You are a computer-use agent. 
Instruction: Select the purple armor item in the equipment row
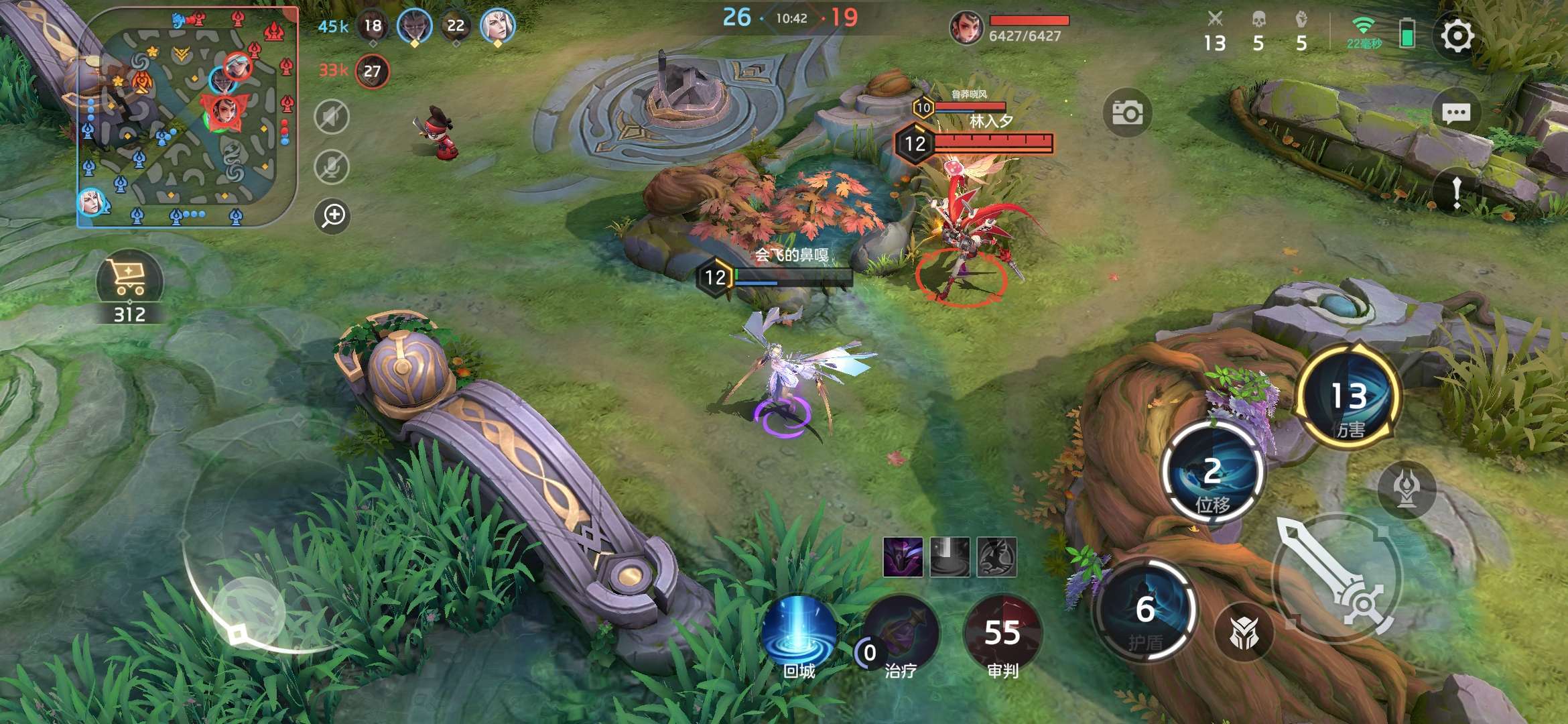903,556
